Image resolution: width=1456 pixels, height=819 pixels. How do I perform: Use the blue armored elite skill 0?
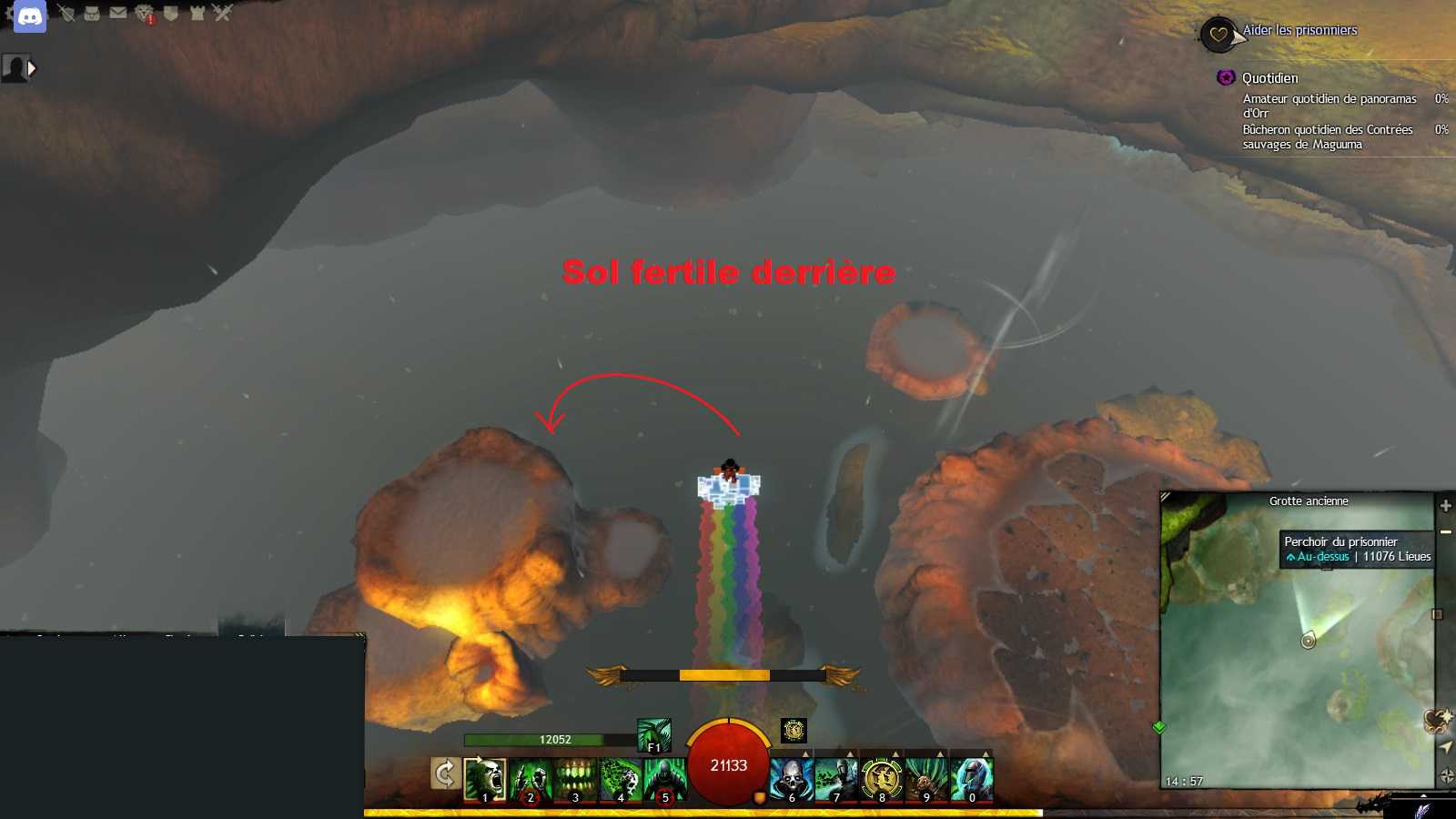(x=971, y=780)
